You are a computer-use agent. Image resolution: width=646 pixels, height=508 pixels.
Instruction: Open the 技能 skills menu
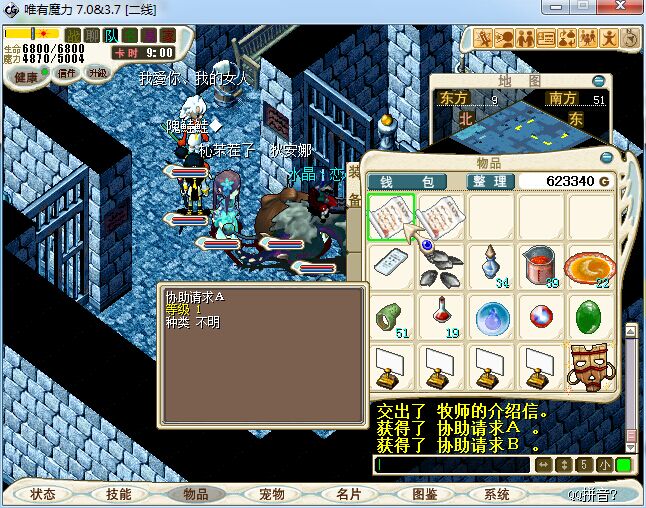[x=119, y=494]
